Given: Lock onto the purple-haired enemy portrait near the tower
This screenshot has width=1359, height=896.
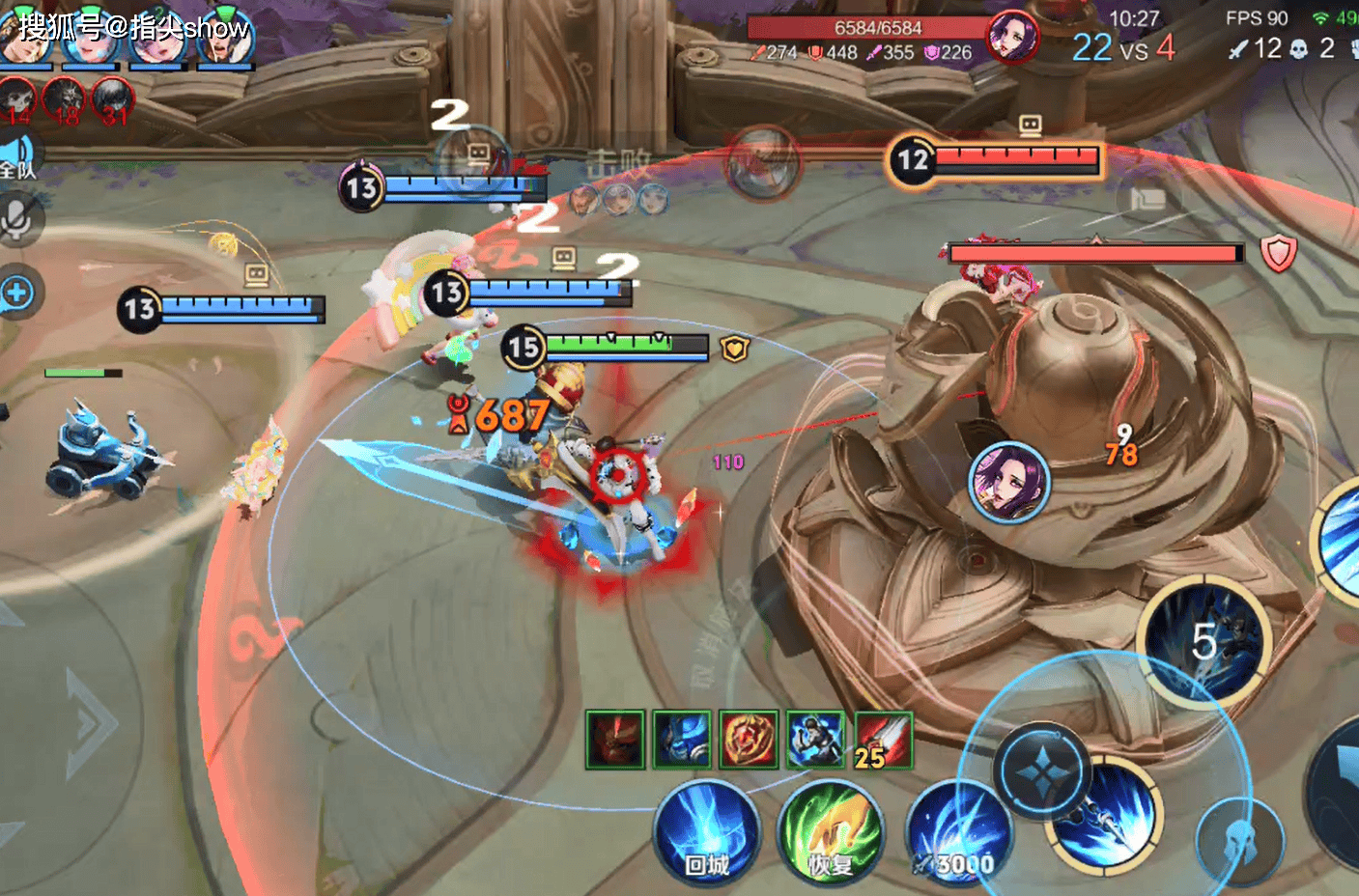Looking at the screenshot, I should coord(1009,482).
